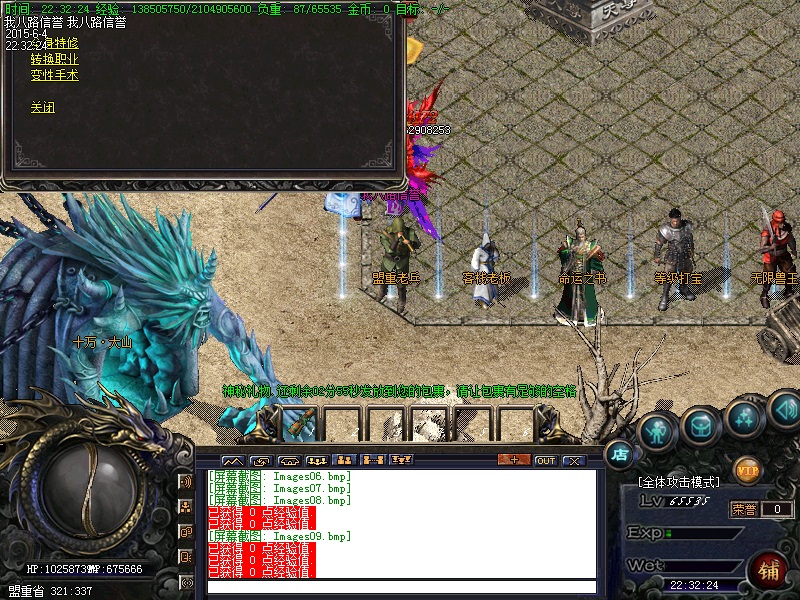Open the red 铺 stall button

coord(769,571)
